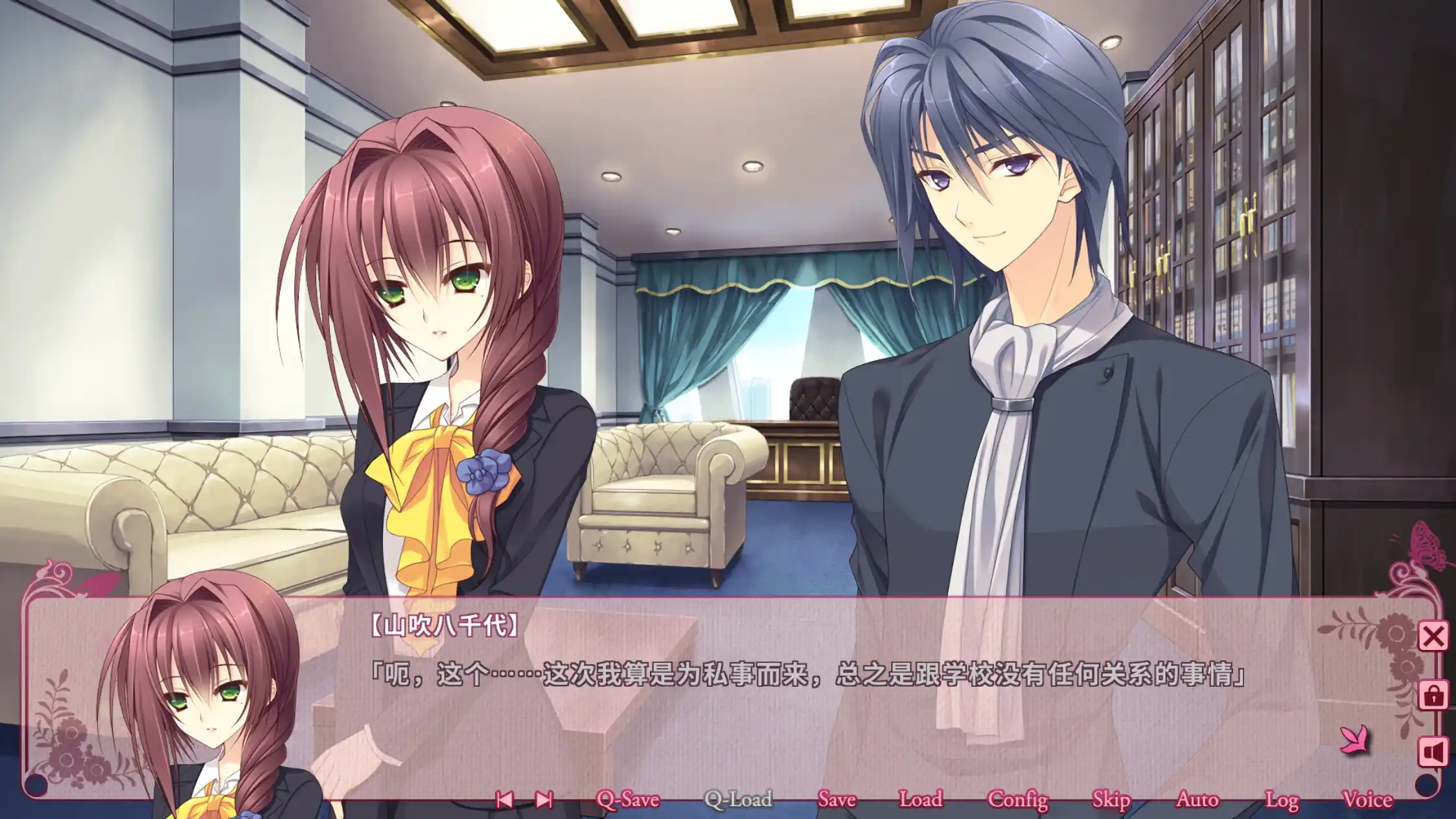Screen dimensions: 1456x819
Task: Toggle the padlock lock icon
Action: click(x=1433, y=695)
